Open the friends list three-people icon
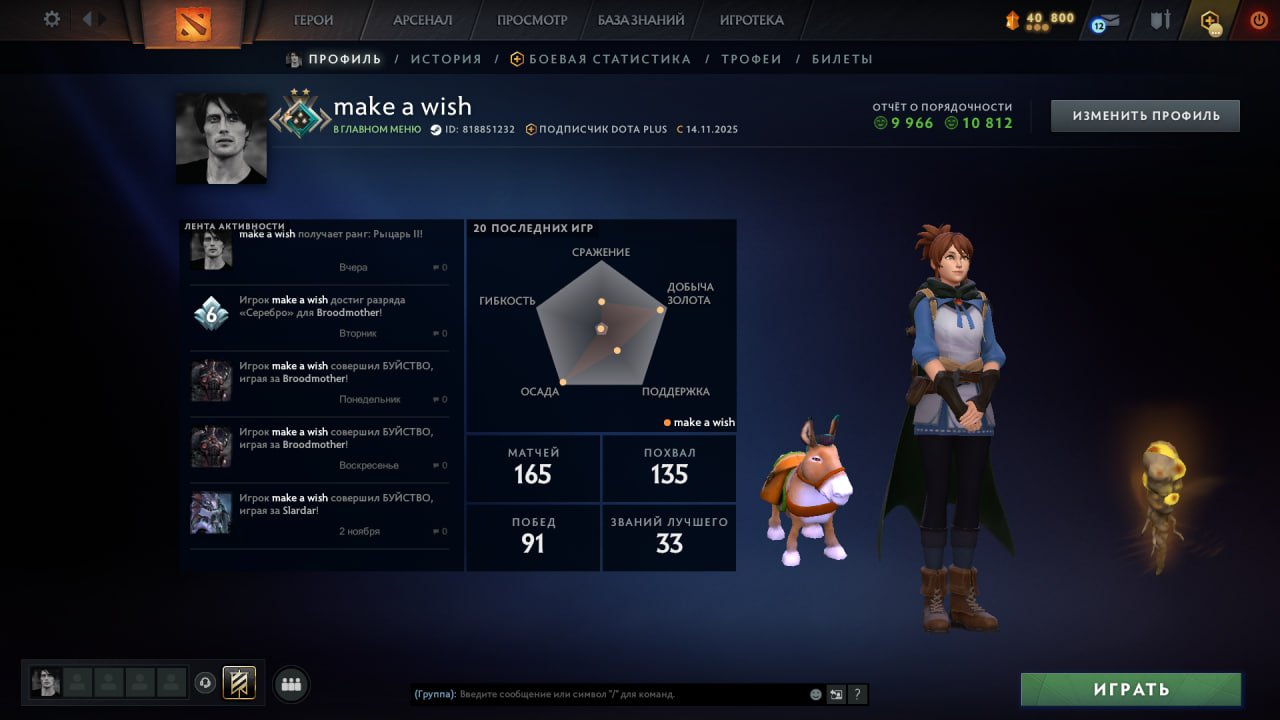 pos(291,684)
